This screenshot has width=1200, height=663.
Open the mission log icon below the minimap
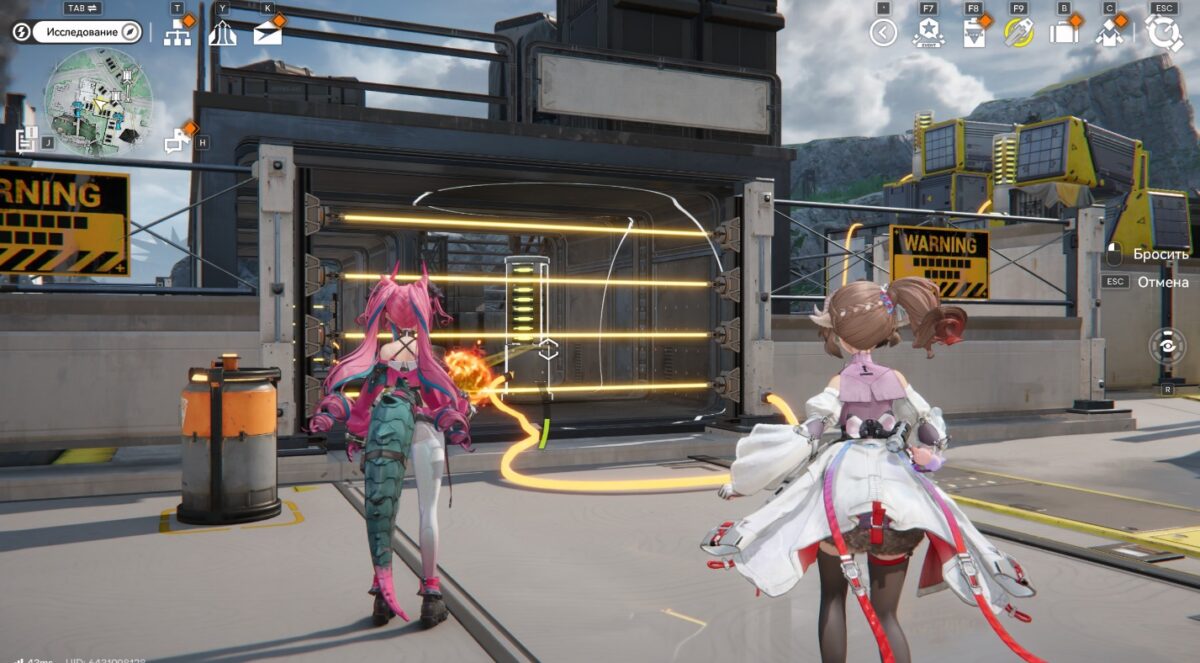coord(27,138)
